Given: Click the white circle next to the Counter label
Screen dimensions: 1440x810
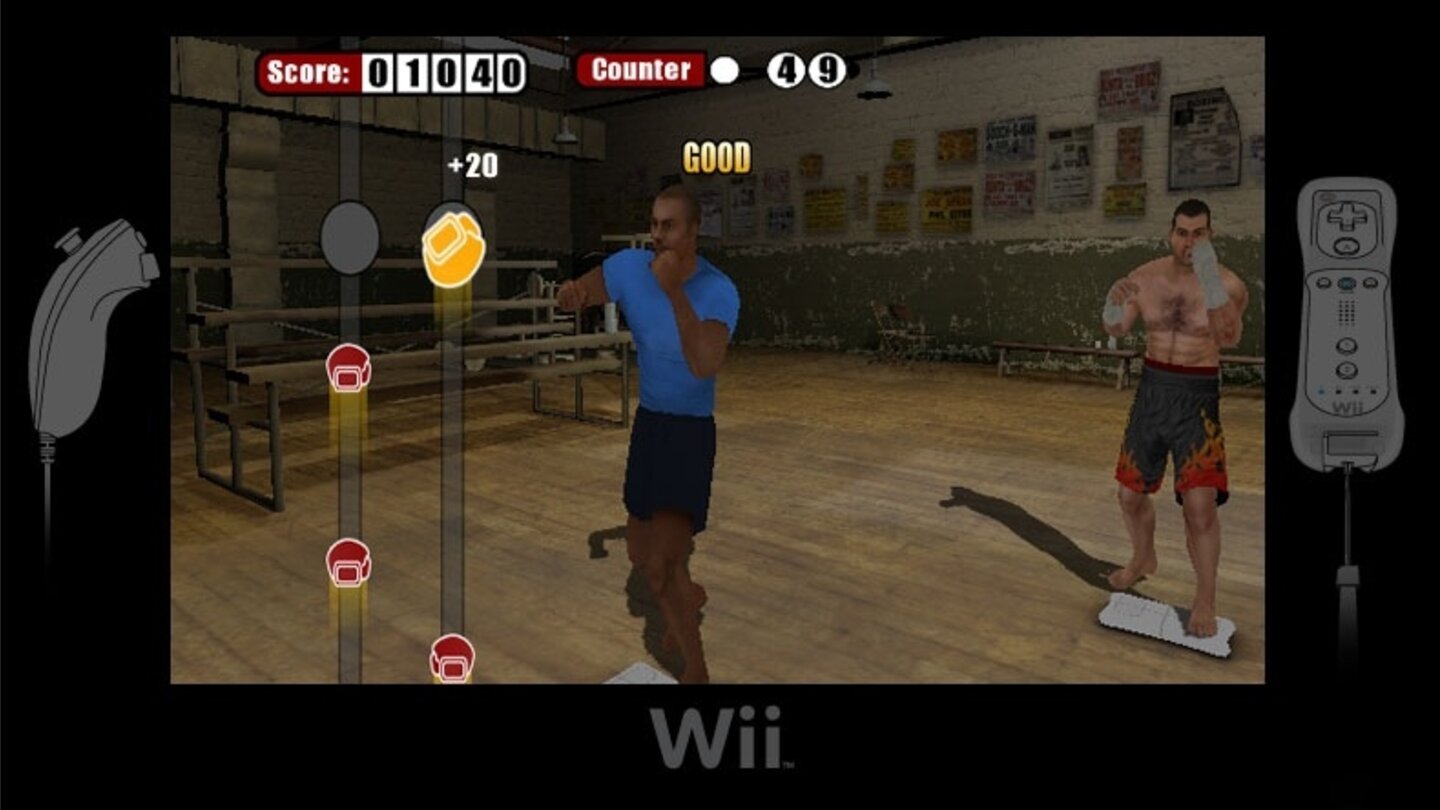Looking at the screenshot, I should tap(723, 70).
